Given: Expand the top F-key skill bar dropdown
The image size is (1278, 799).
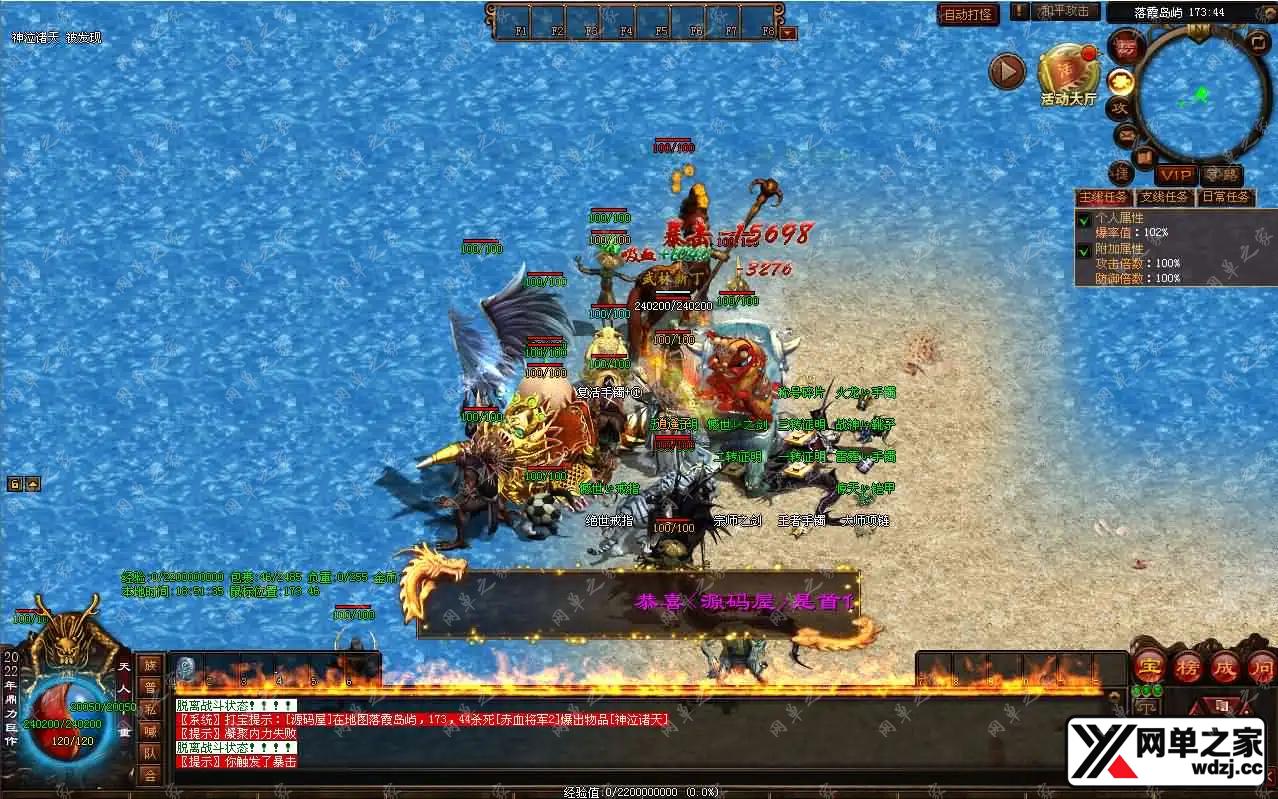Looking at the screenshot, I should pyautogui.click(x=788, y=32).
